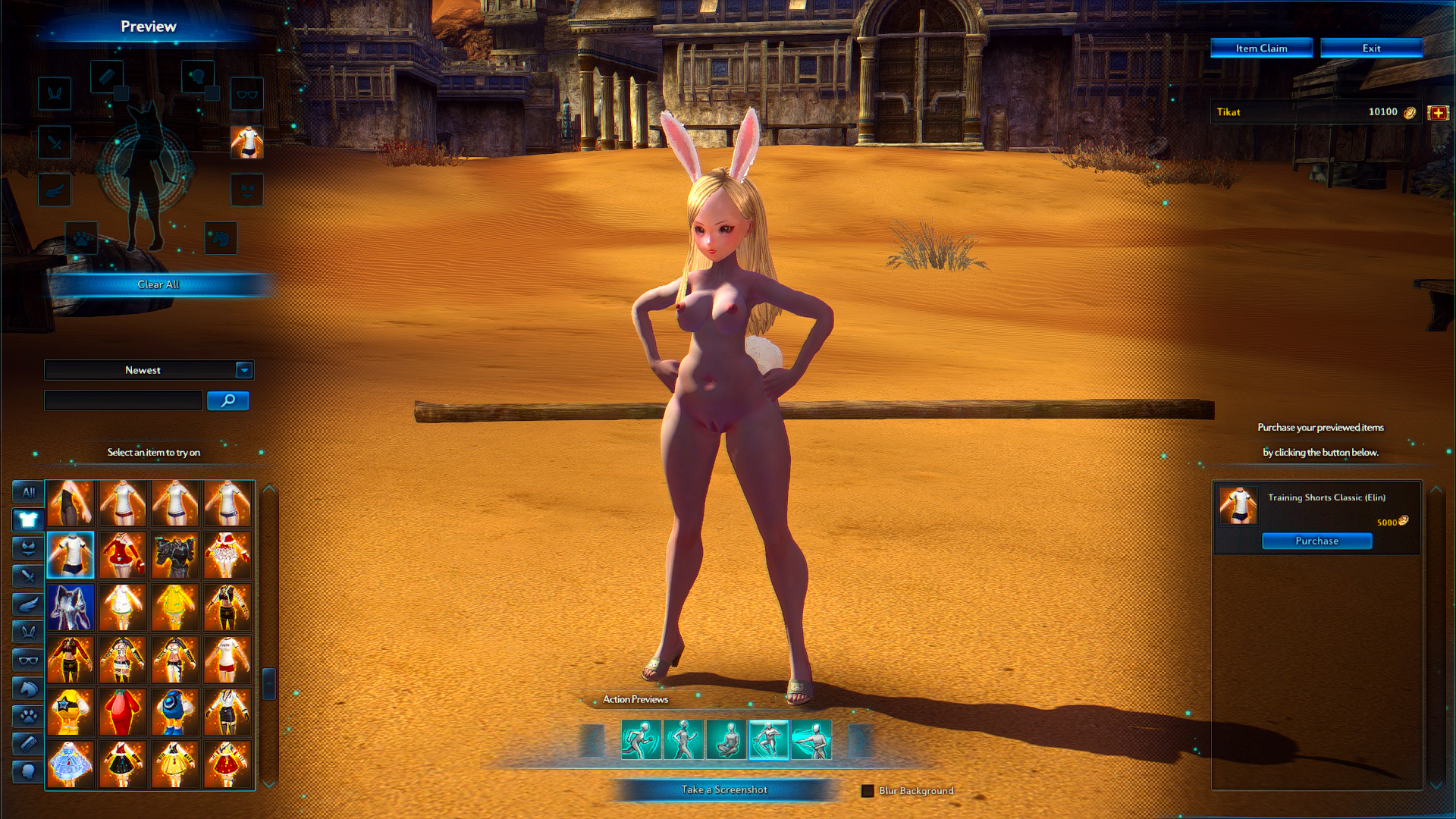This screenshot has width=1456, height=819.
Task: Select the mount equip slot
Action: [x=220, y=239]
